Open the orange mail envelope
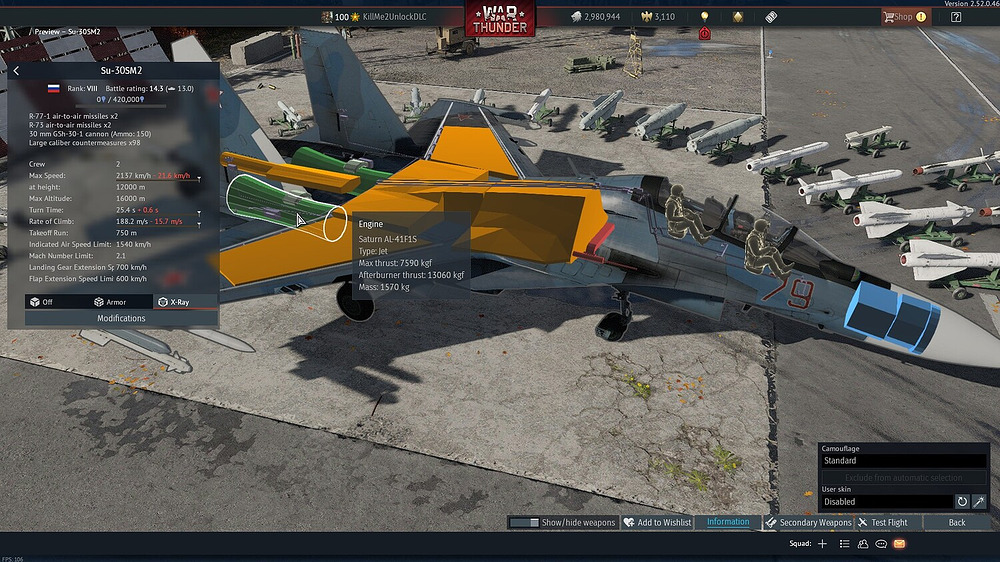Image resolution: width=1000 pixels, height=562 pixels. (899, 544)
